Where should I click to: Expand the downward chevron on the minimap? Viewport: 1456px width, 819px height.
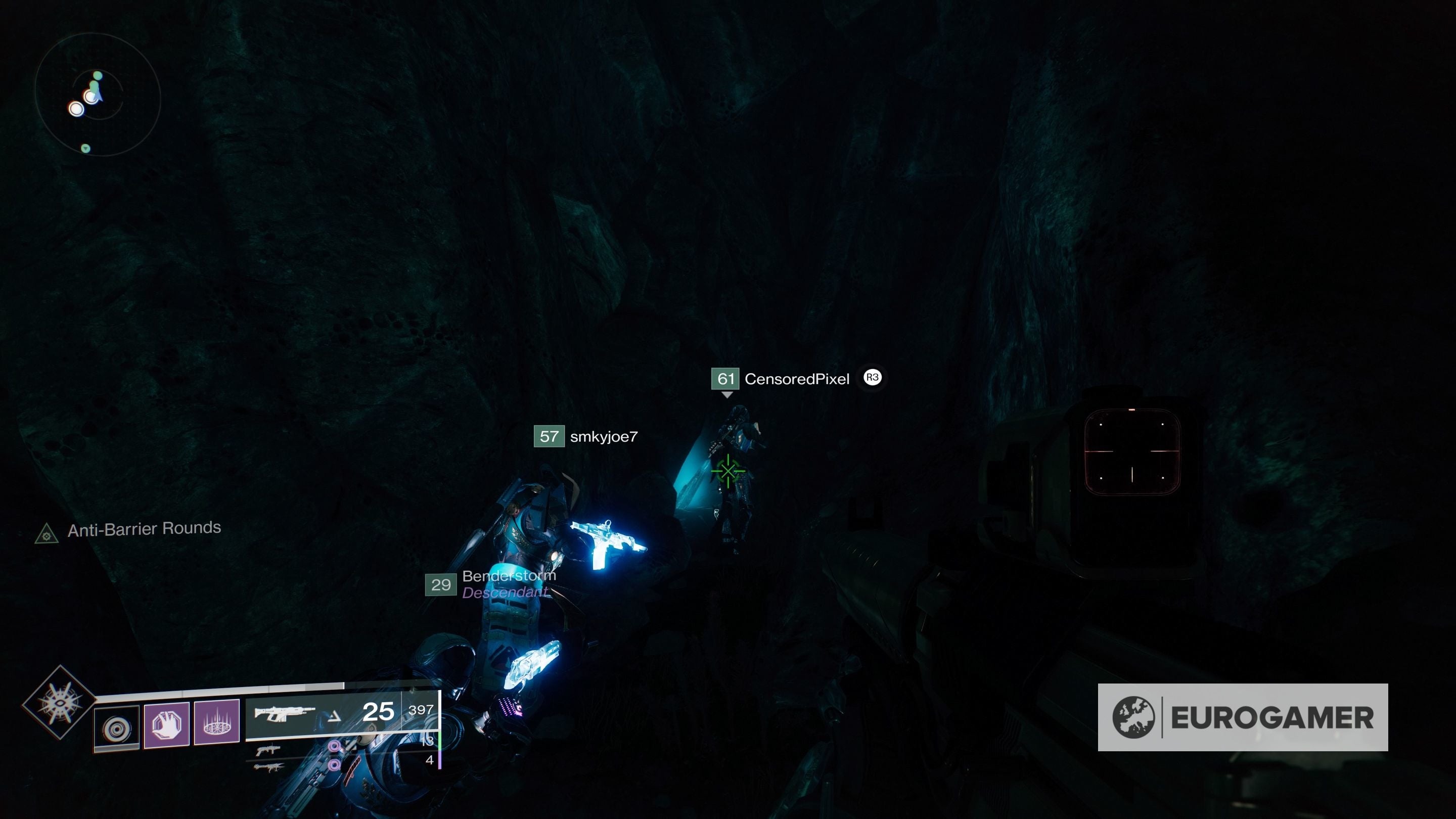pos(85,148)
